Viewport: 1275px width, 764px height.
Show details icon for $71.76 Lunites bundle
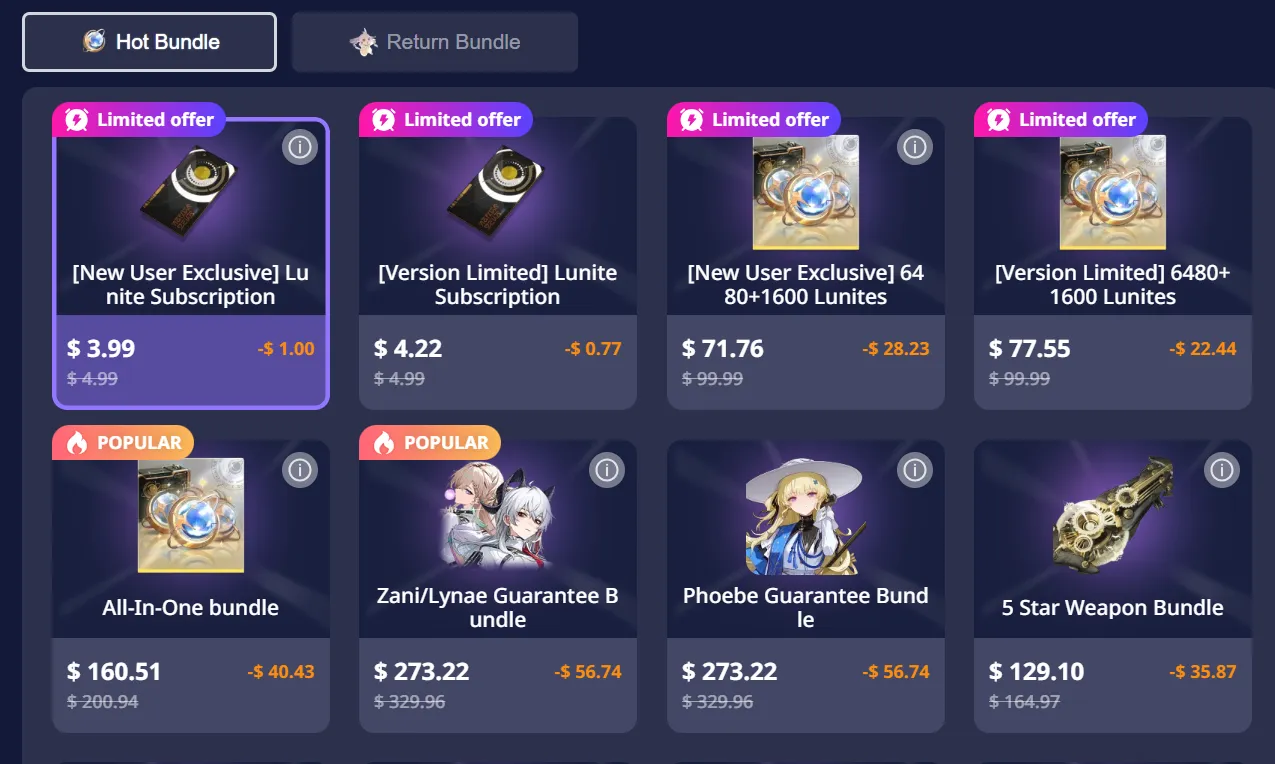coord(914,147)
